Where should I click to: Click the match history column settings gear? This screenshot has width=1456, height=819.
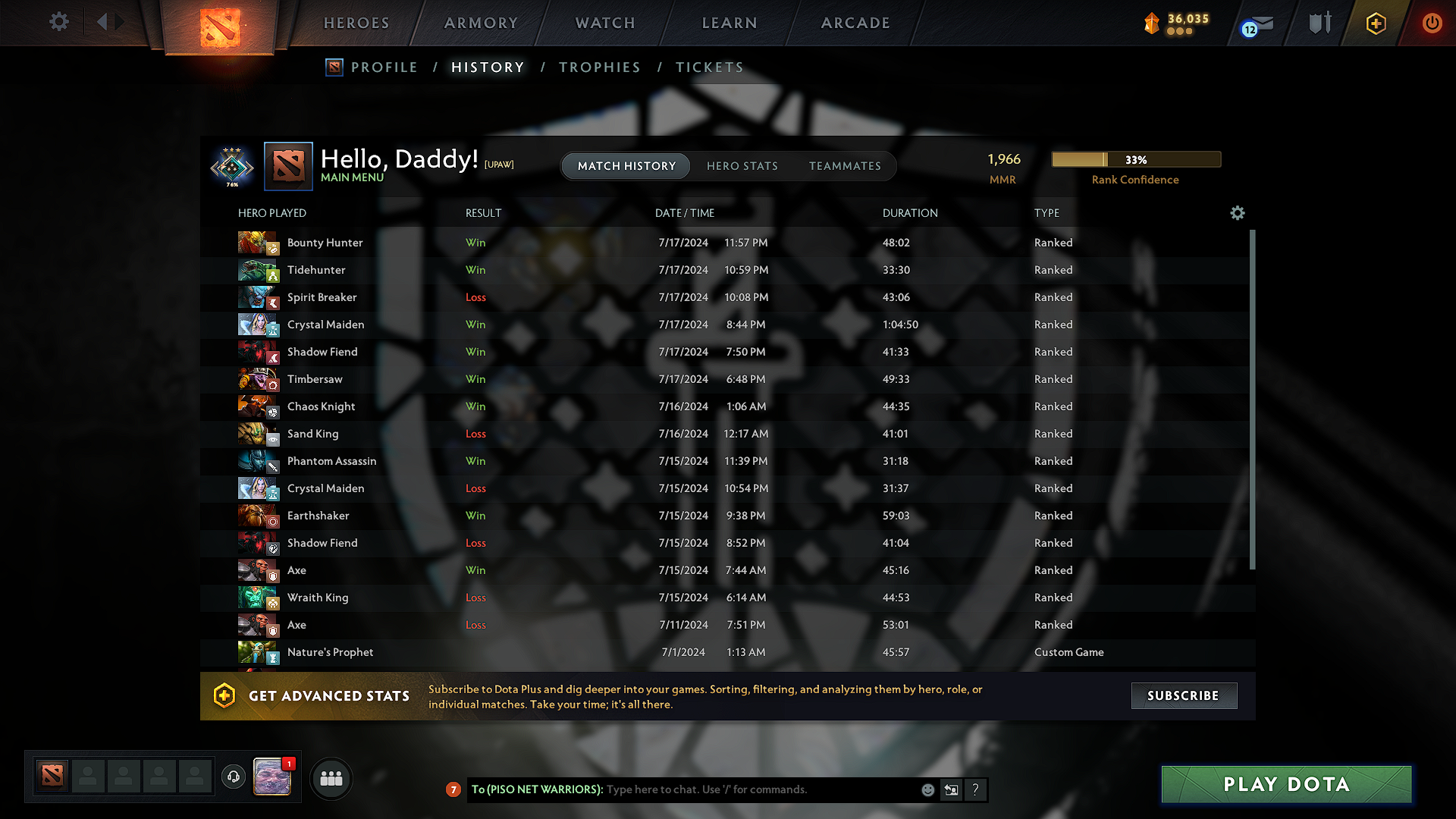tap(1237, 213)
